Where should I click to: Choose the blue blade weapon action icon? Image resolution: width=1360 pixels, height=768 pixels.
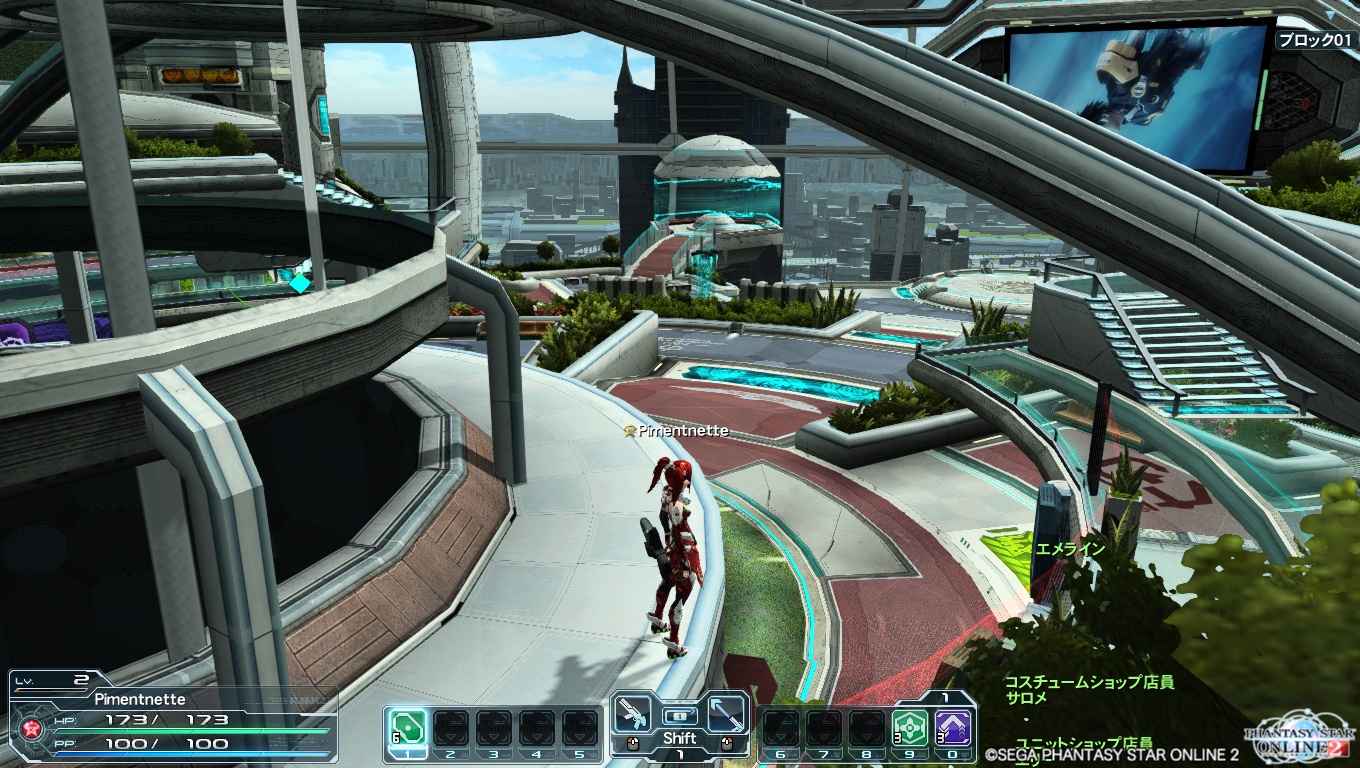[726, 714]
